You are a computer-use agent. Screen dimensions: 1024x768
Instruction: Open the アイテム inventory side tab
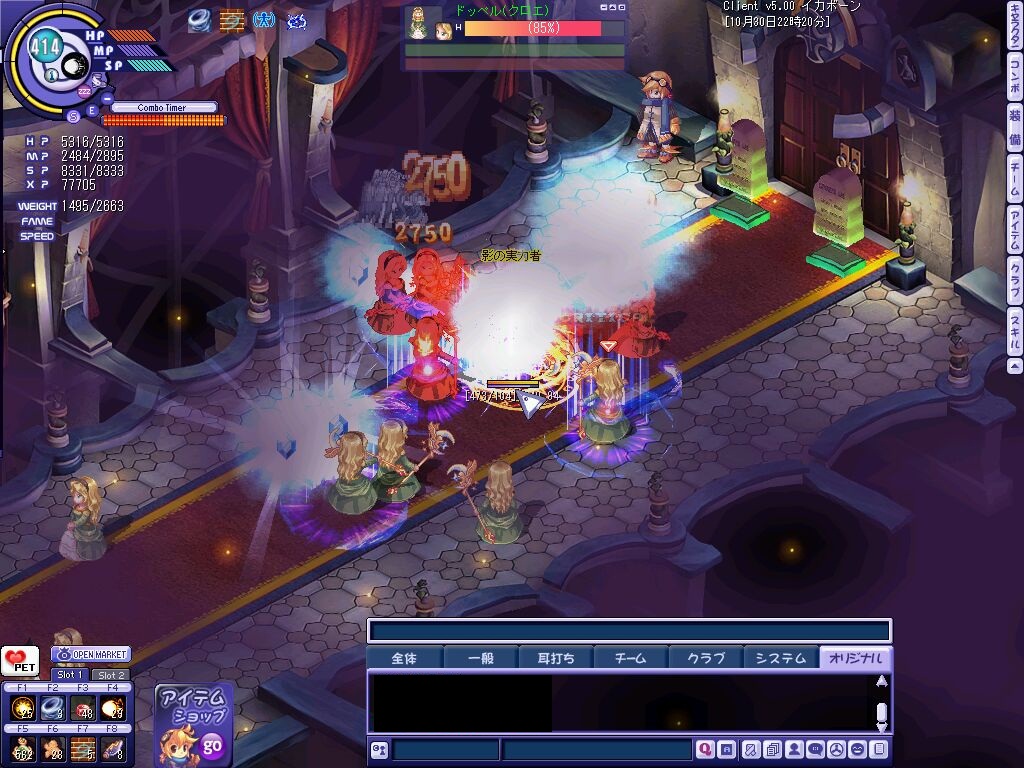[1015, 228]
